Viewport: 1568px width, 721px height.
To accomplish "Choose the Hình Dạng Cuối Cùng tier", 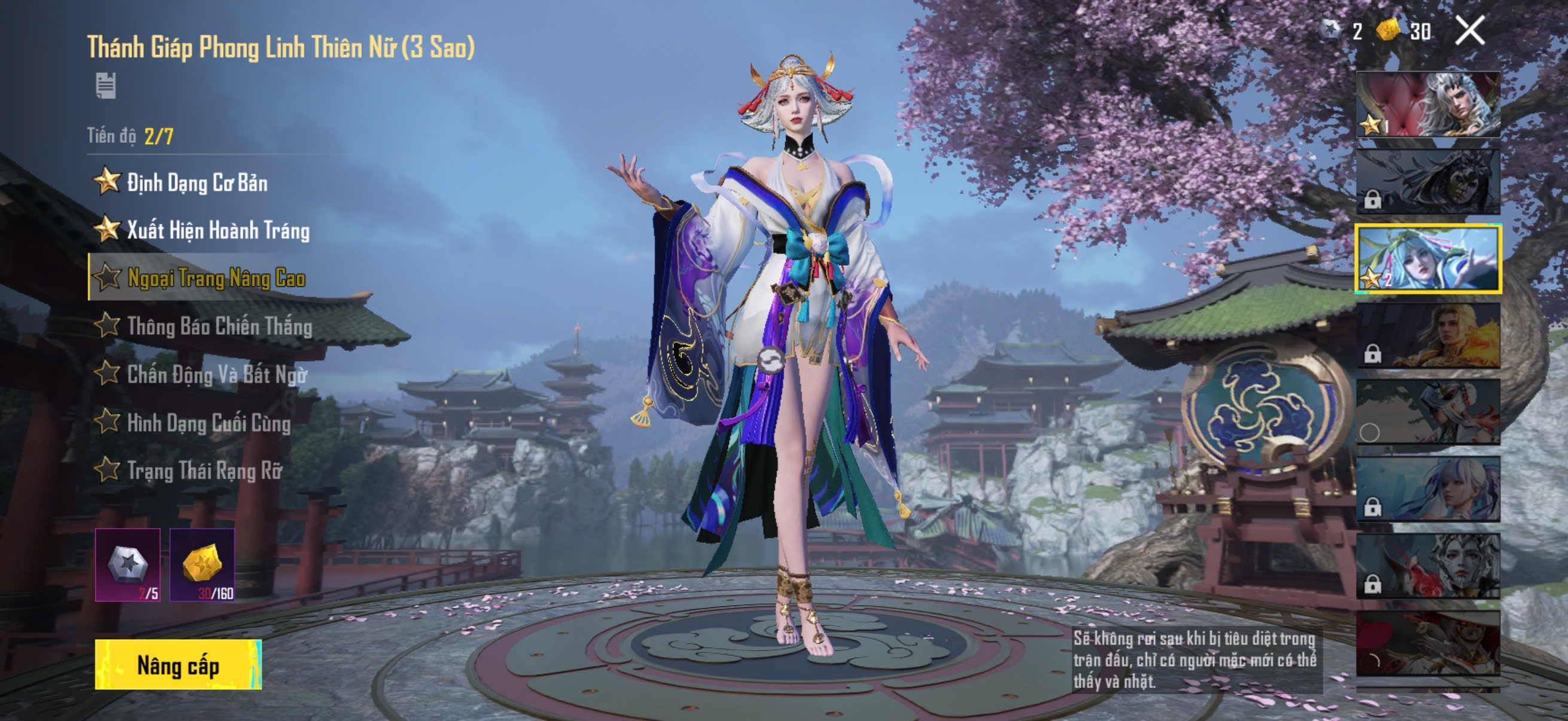I will pyautogui.click(x=208, y=422).
